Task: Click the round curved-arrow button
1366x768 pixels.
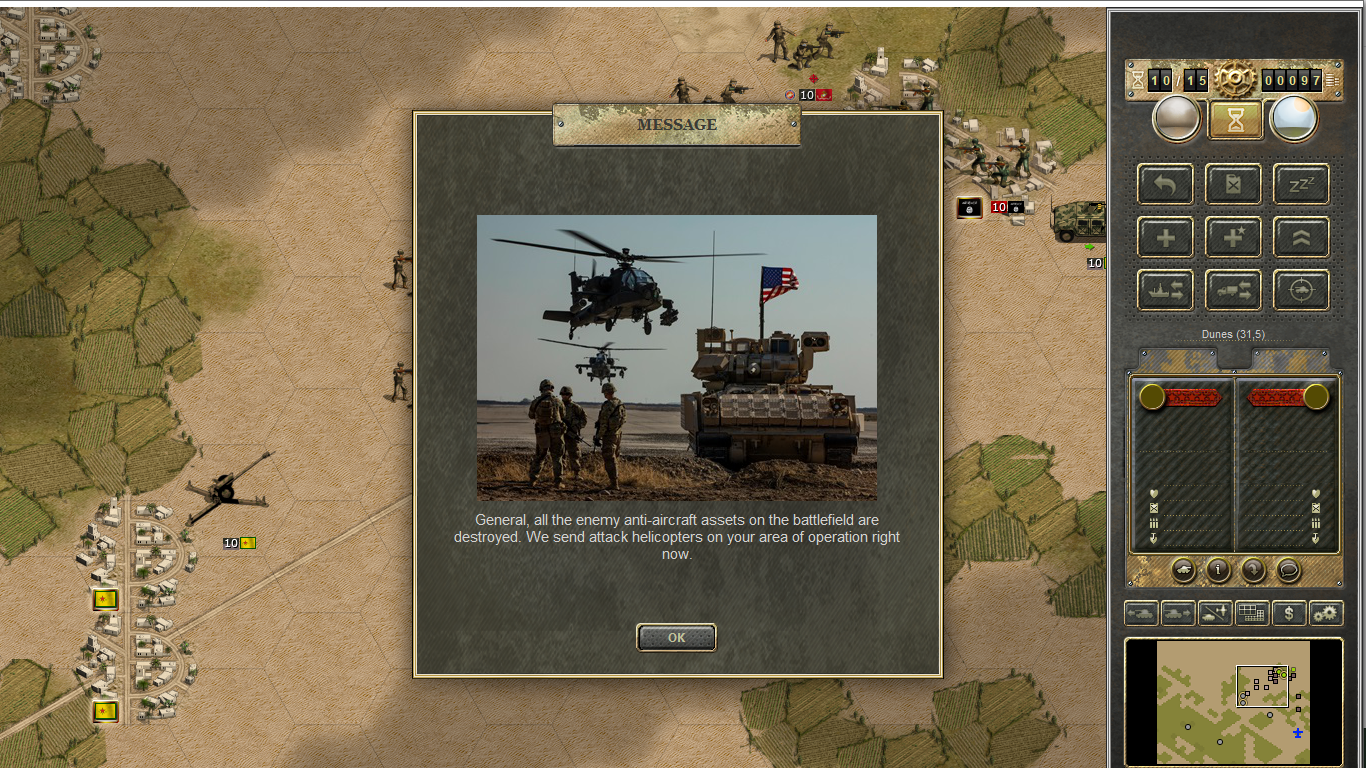Action: click(1253, 570)
